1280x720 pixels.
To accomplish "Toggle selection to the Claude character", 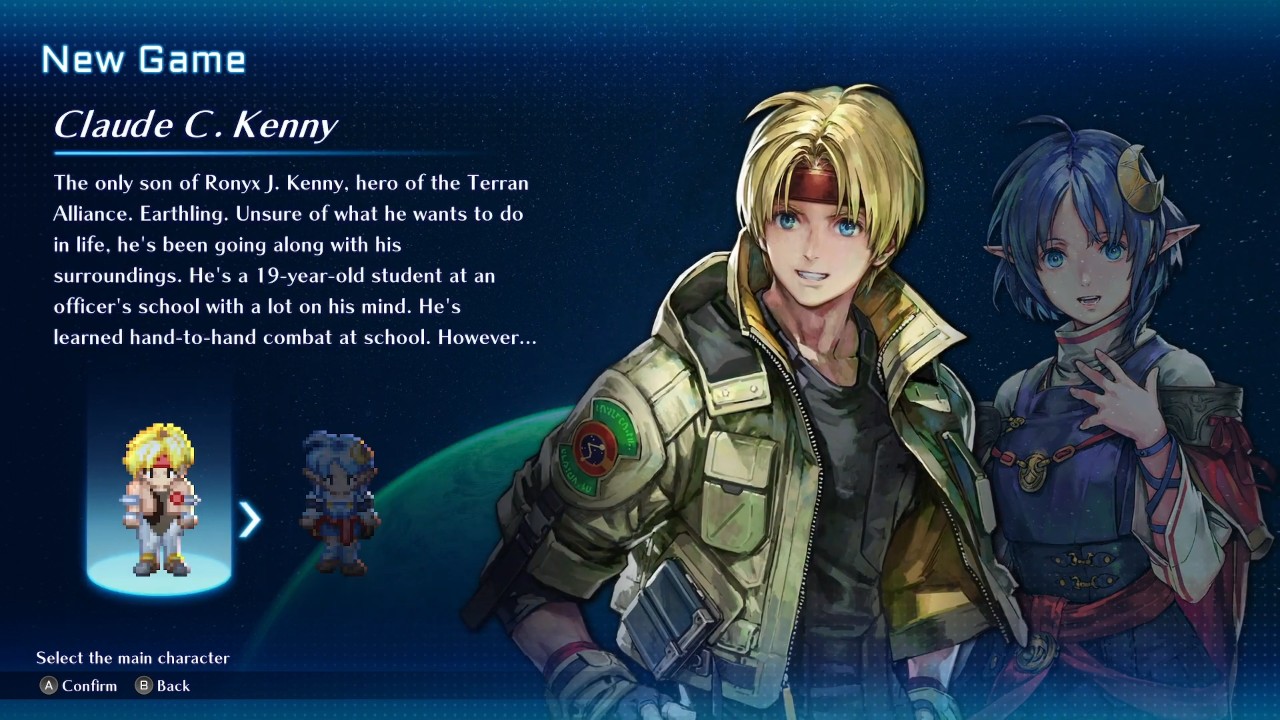I will pyautogui.click(x=157, y=500).
